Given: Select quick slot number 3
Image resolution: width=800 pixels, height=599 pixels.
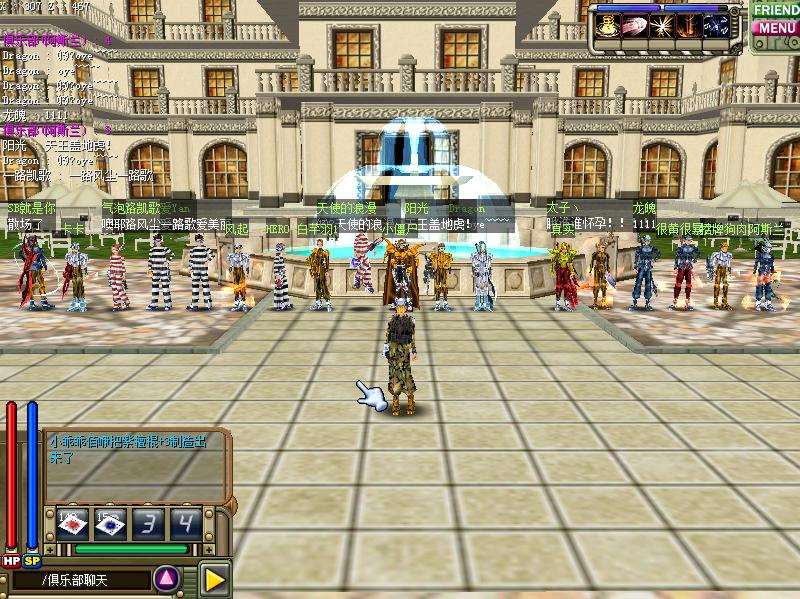Looking at the screenshot, I should pyautogui.click(x=147, y=522).
